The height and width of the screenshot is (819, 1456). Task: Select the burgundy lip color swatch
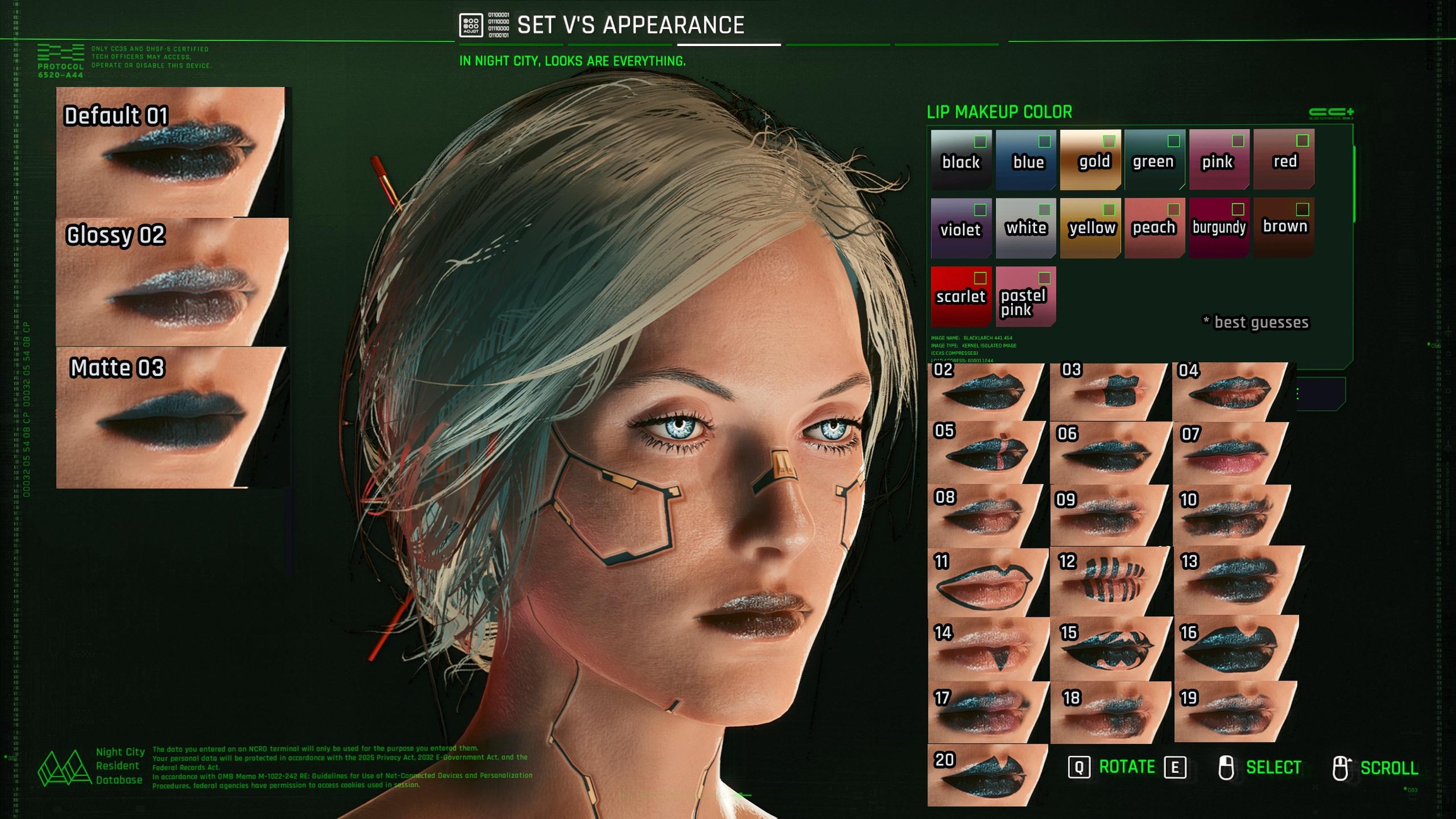tap(1218, 227)
